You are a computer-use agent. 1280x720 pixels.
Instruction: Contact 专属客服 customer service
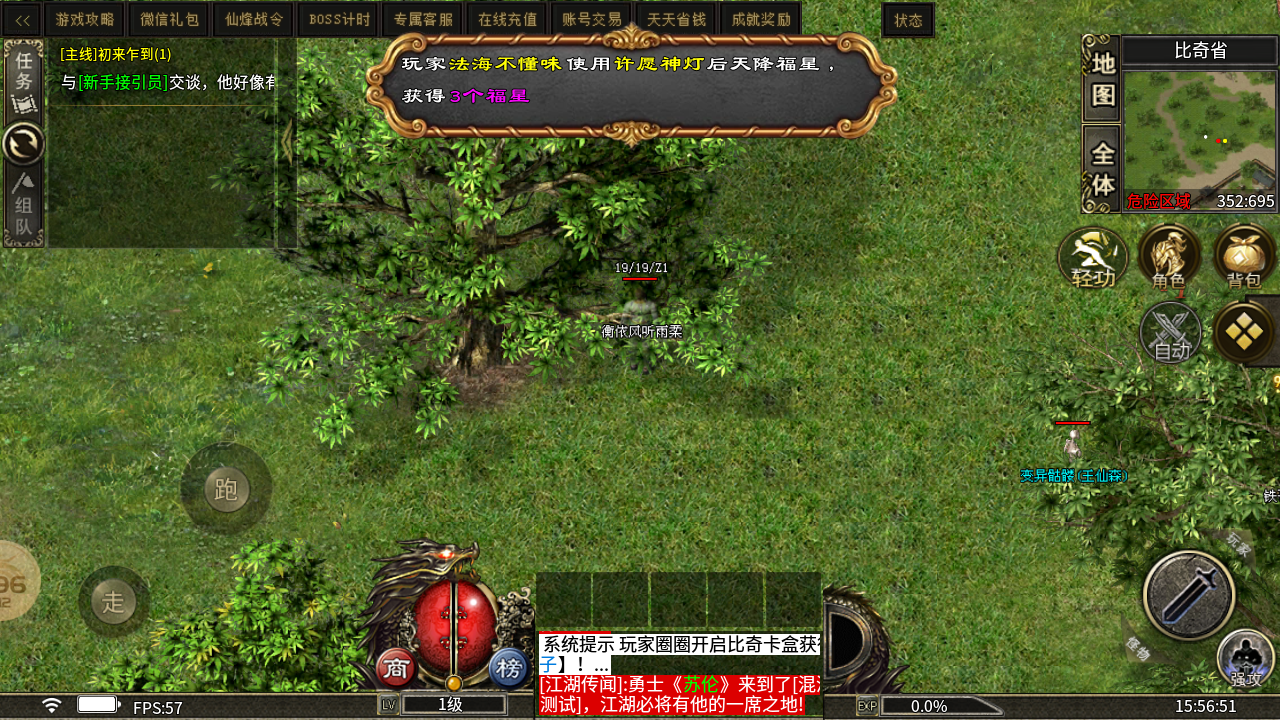423,20
